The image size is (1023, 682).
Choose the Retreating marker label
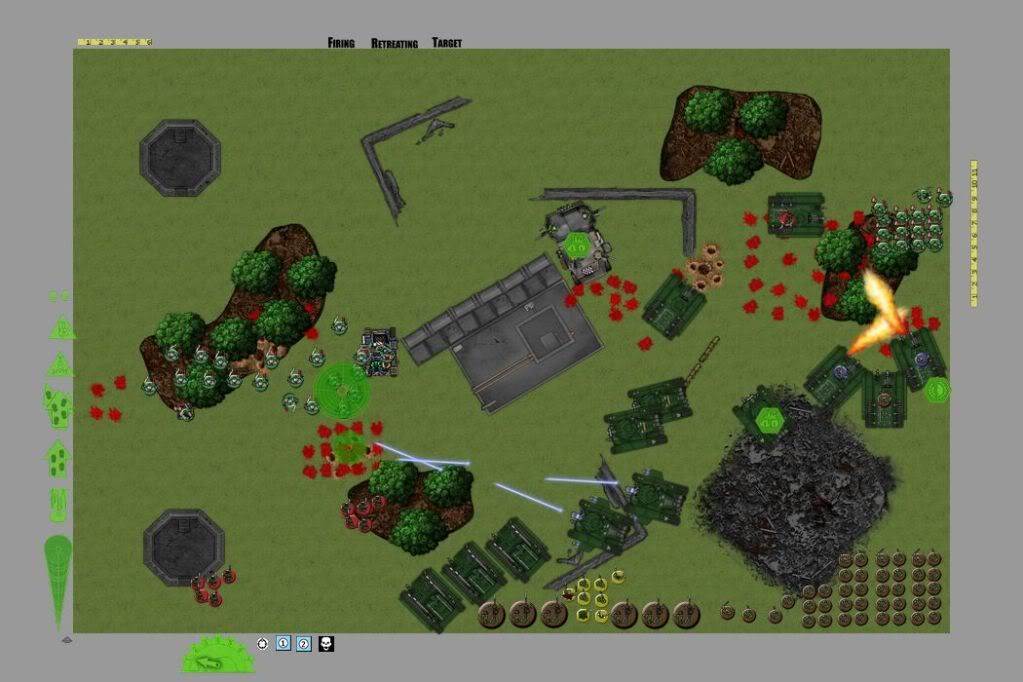(394, 43)
